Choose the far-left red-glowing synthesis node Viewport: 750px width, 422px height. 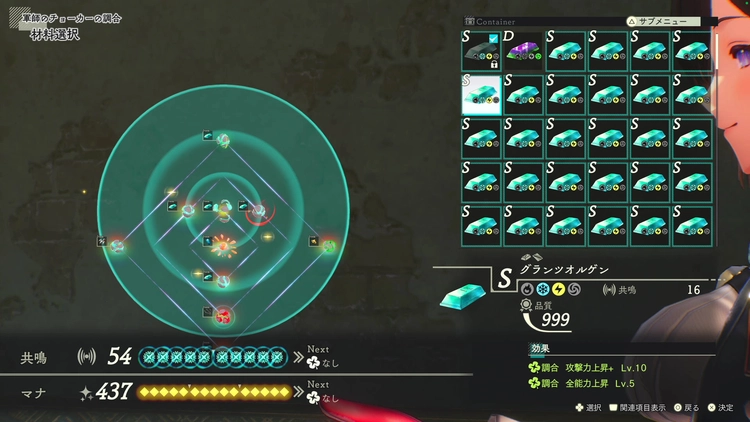tap(117, 243)
